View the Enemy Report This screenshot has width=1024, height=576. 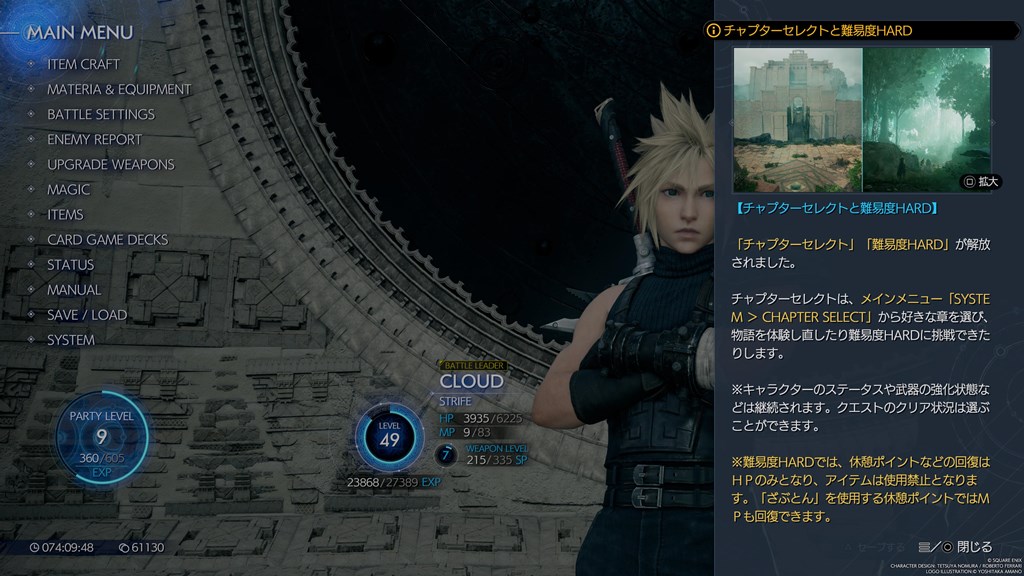tap(94, 139)
